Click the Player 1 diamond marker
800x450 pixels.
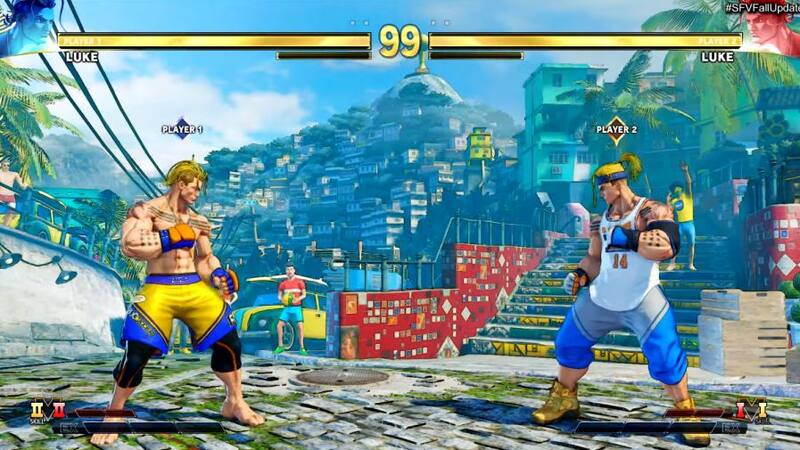point(182,129)
